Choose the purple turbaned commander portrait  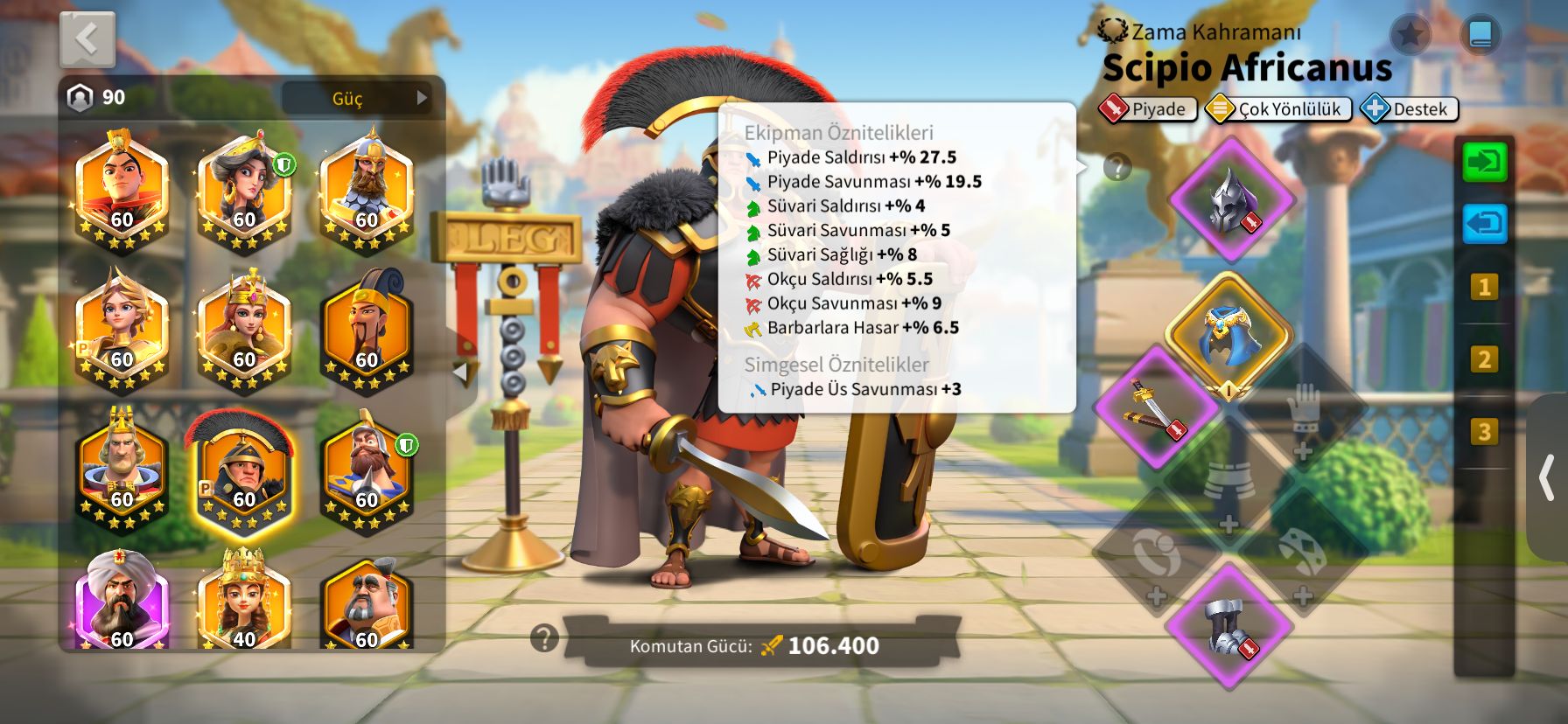[x=121, y=602]
